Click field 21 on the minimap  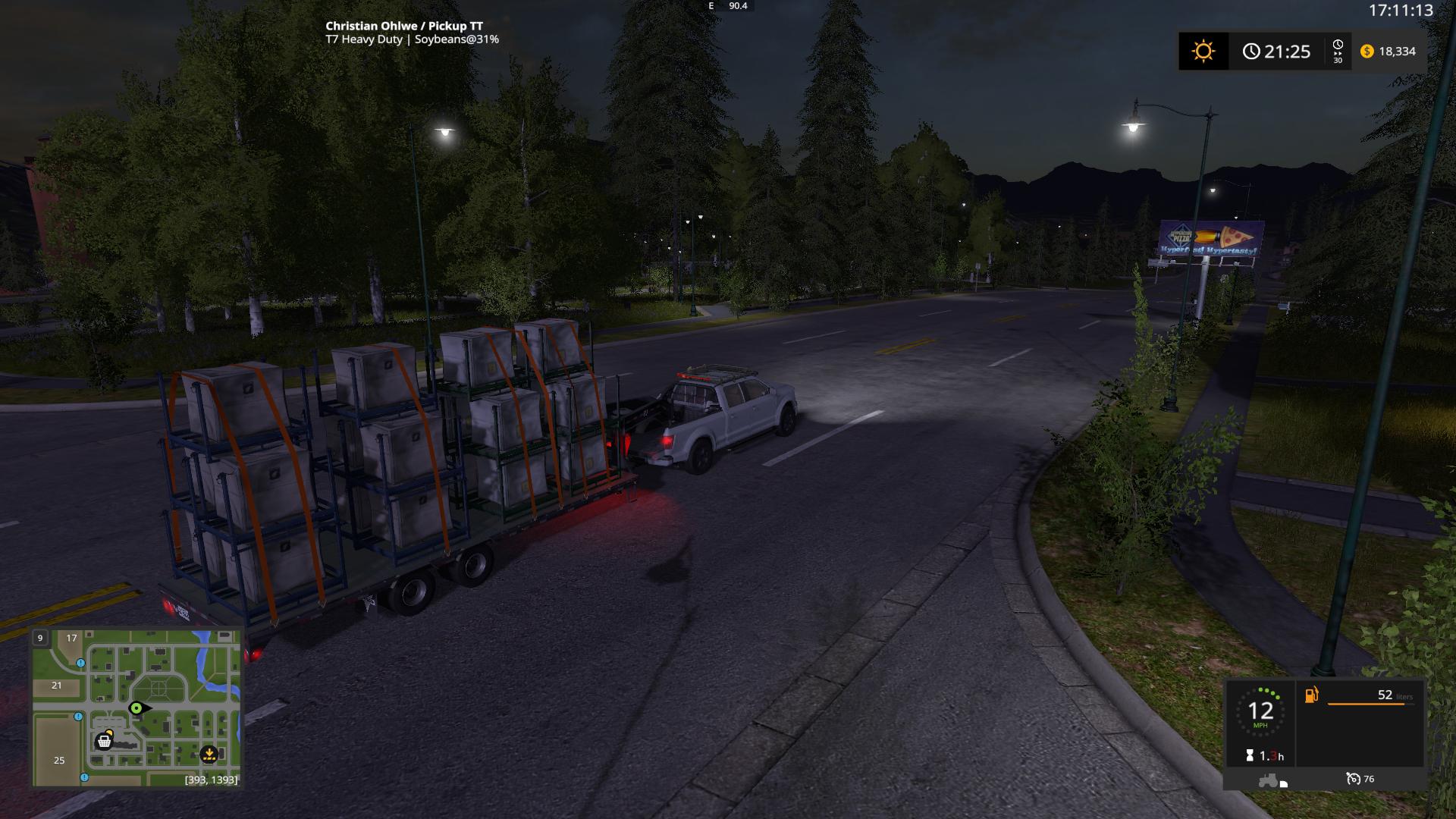pos(57,685)
